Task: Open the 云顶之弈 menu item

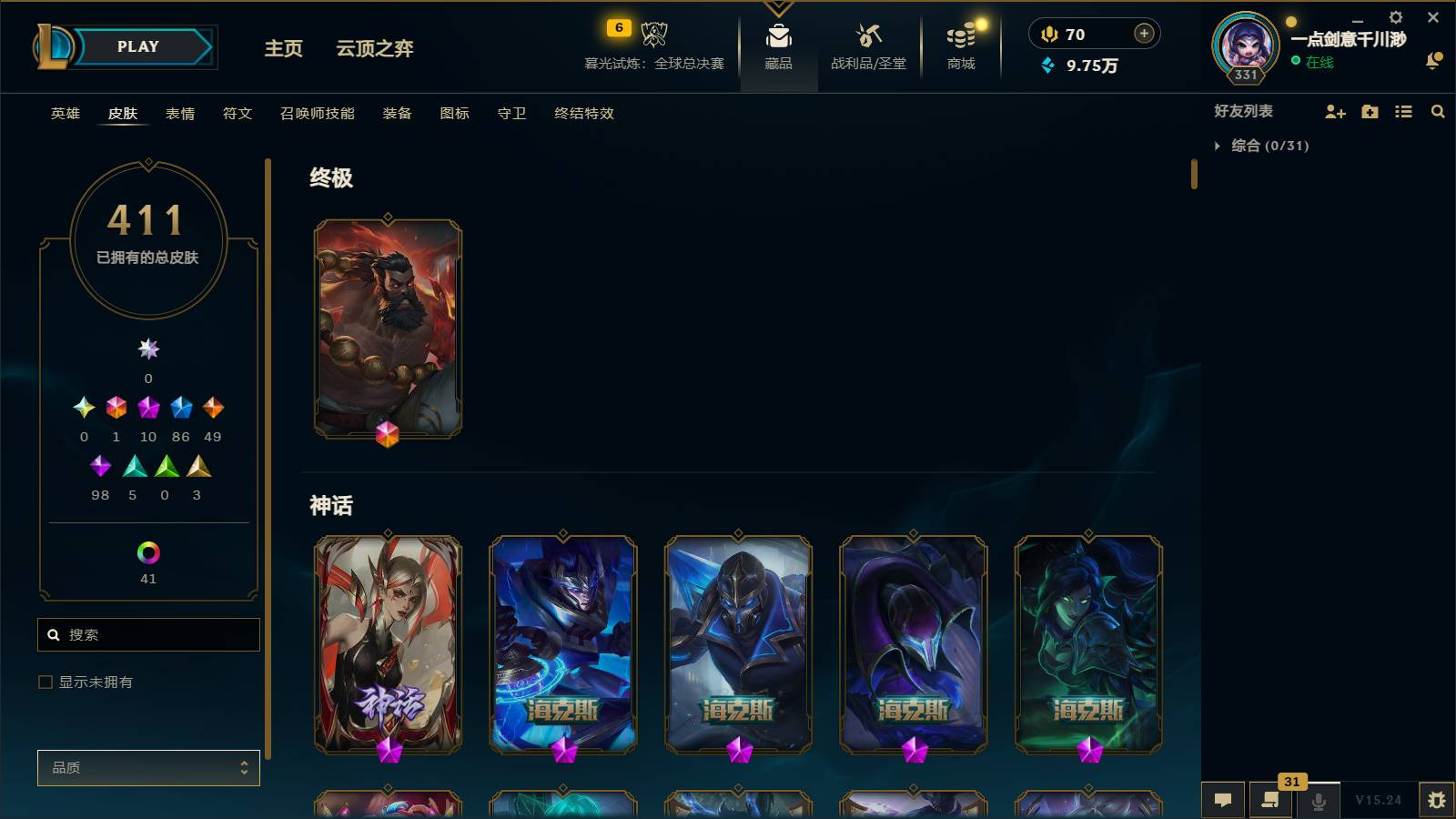Action: 376,51
